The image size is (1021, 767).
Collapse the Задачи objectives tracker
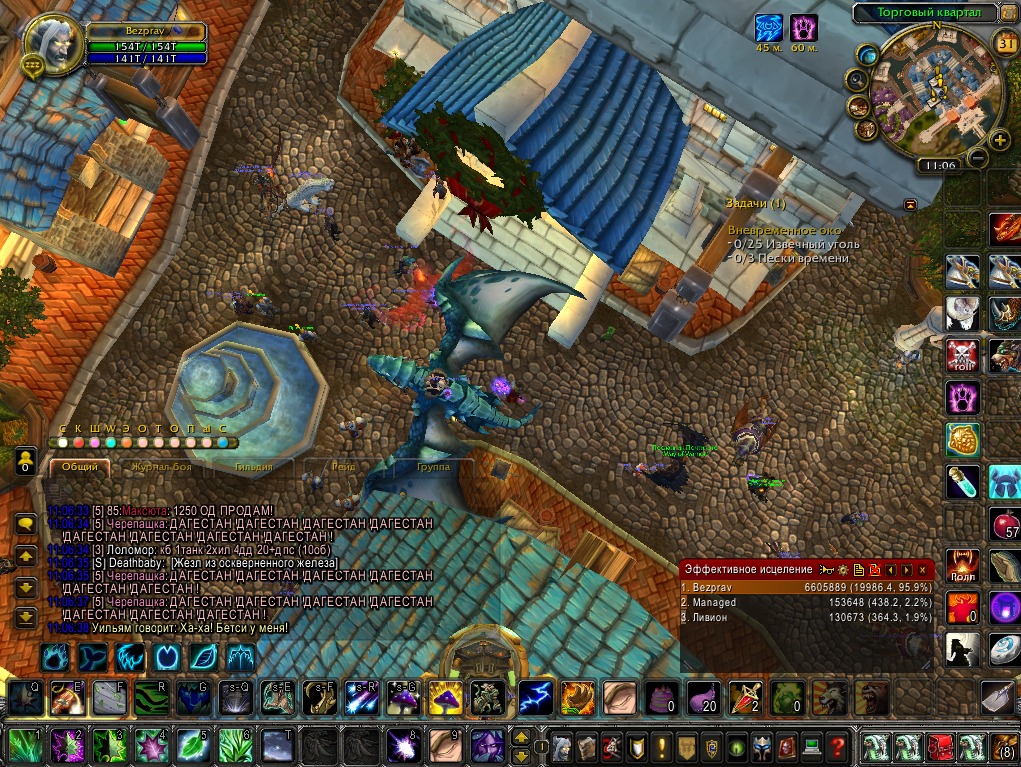pyautogui.click(x=911, y=204)
